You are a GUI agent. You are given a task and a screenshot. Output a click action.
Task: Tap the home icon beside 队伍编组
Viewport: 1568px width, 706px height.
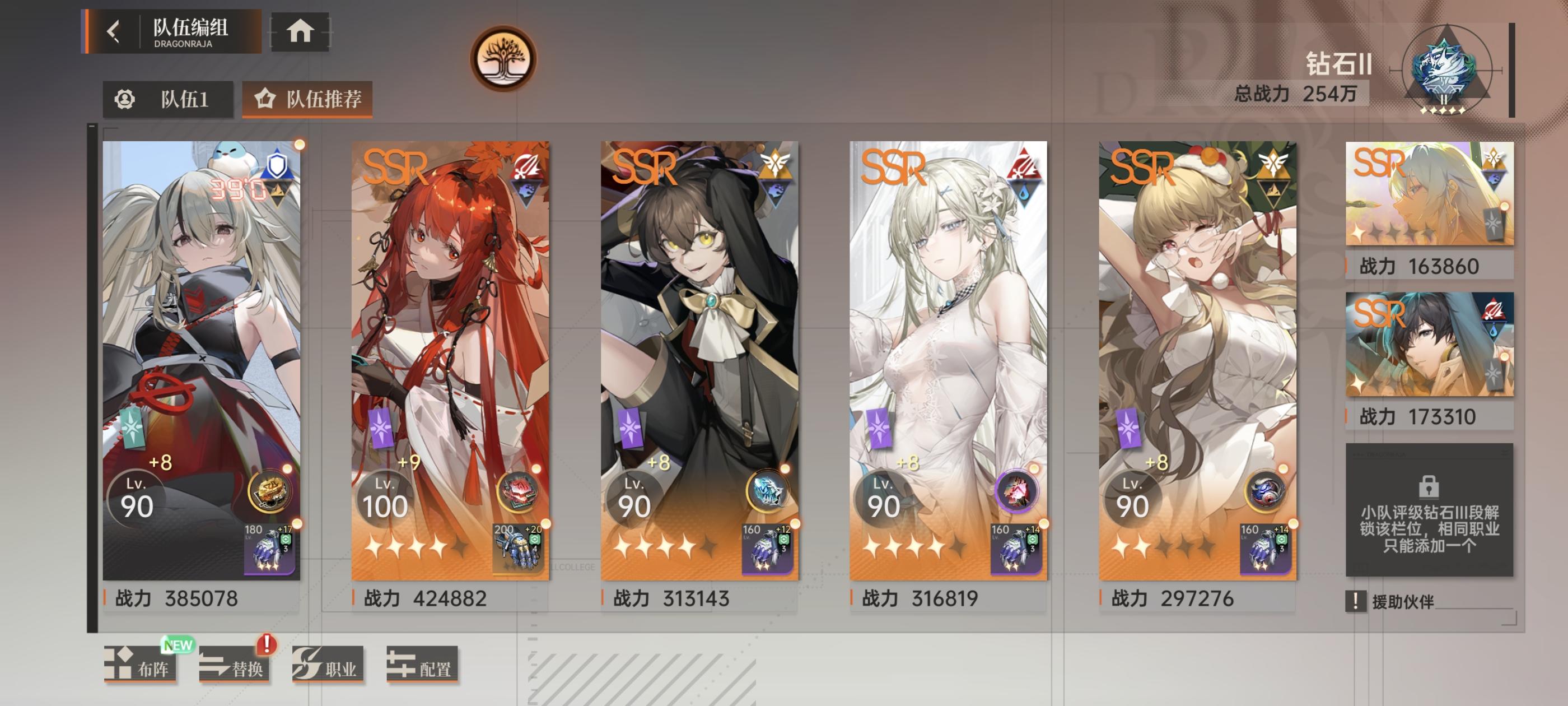coord(300,34)
